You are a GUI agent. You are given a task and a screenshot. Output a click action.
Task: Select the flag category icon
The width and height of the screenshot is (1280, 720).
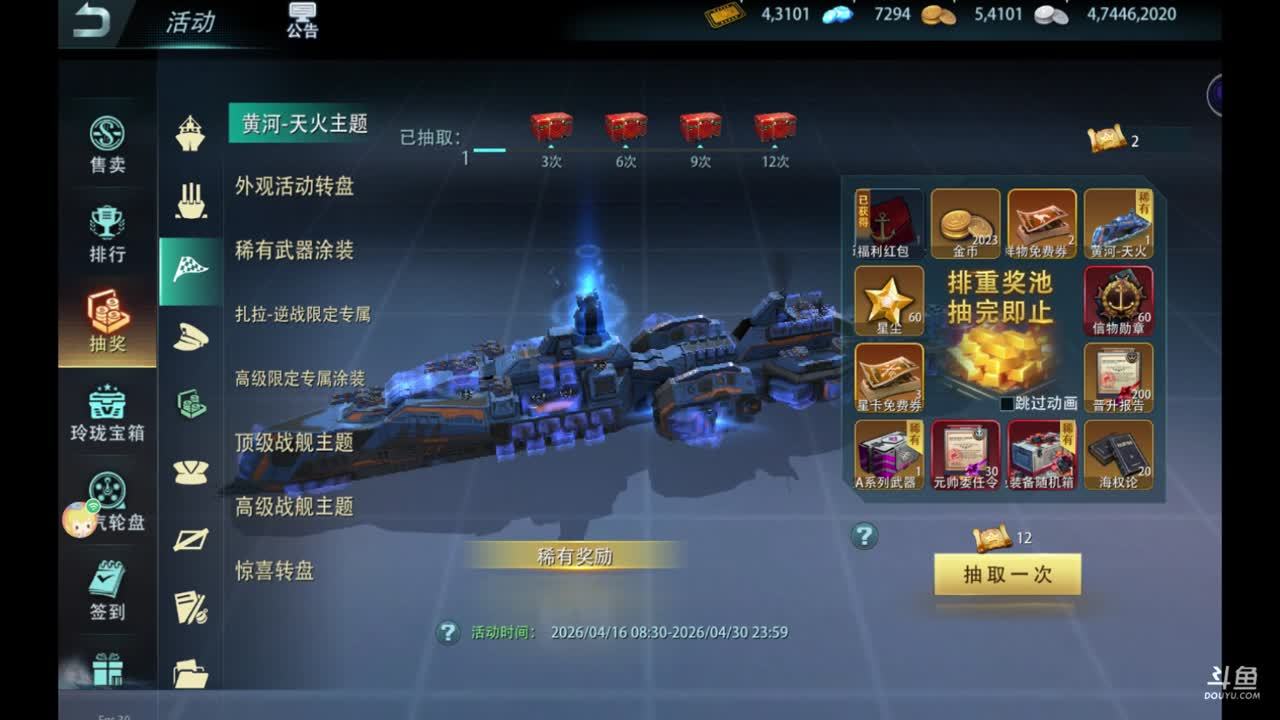[190, 270]
